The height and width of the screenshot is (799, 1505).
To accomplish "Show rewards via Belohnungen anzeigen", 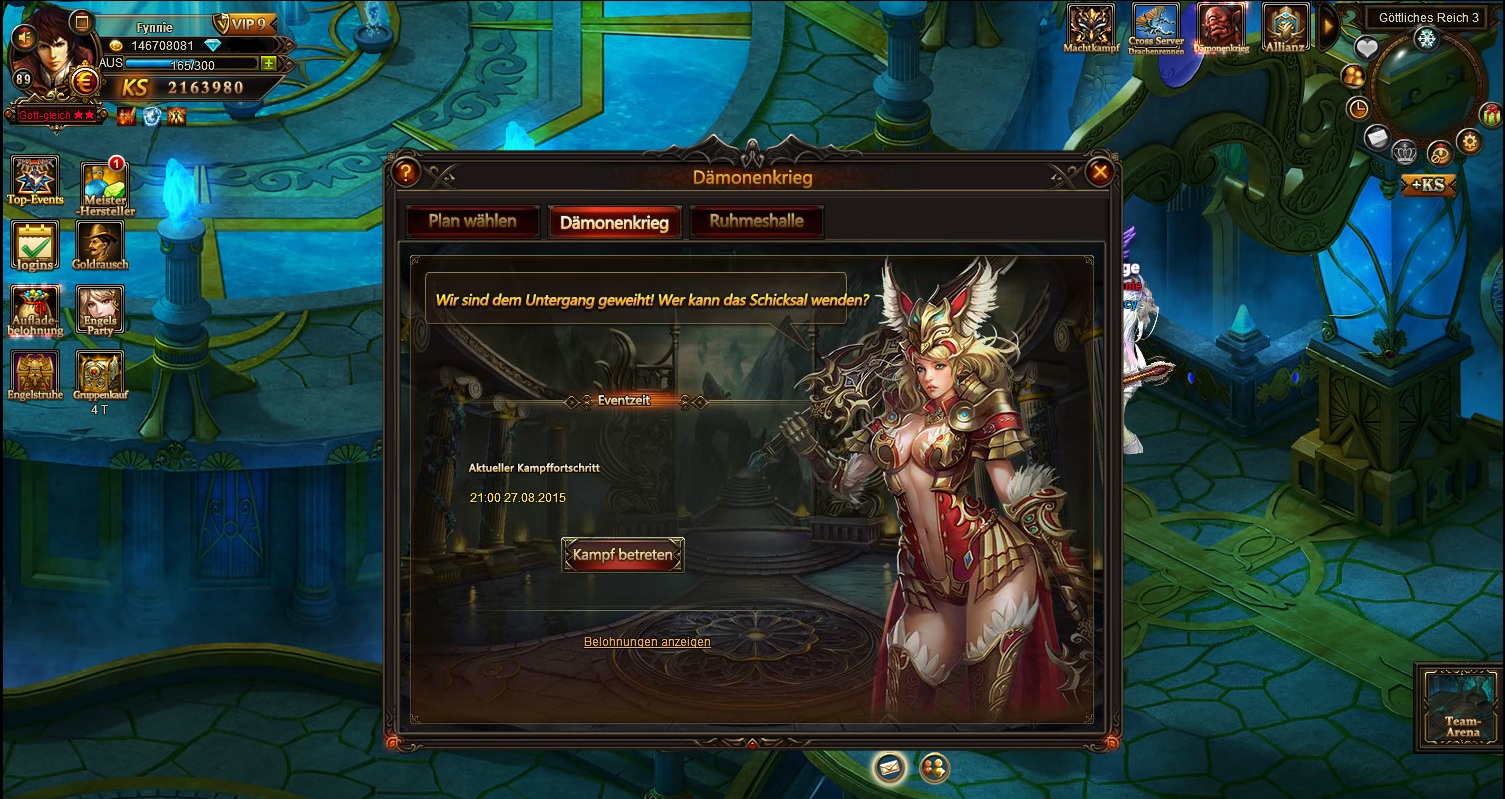I will pyautogui.click(x=647, y=642).
